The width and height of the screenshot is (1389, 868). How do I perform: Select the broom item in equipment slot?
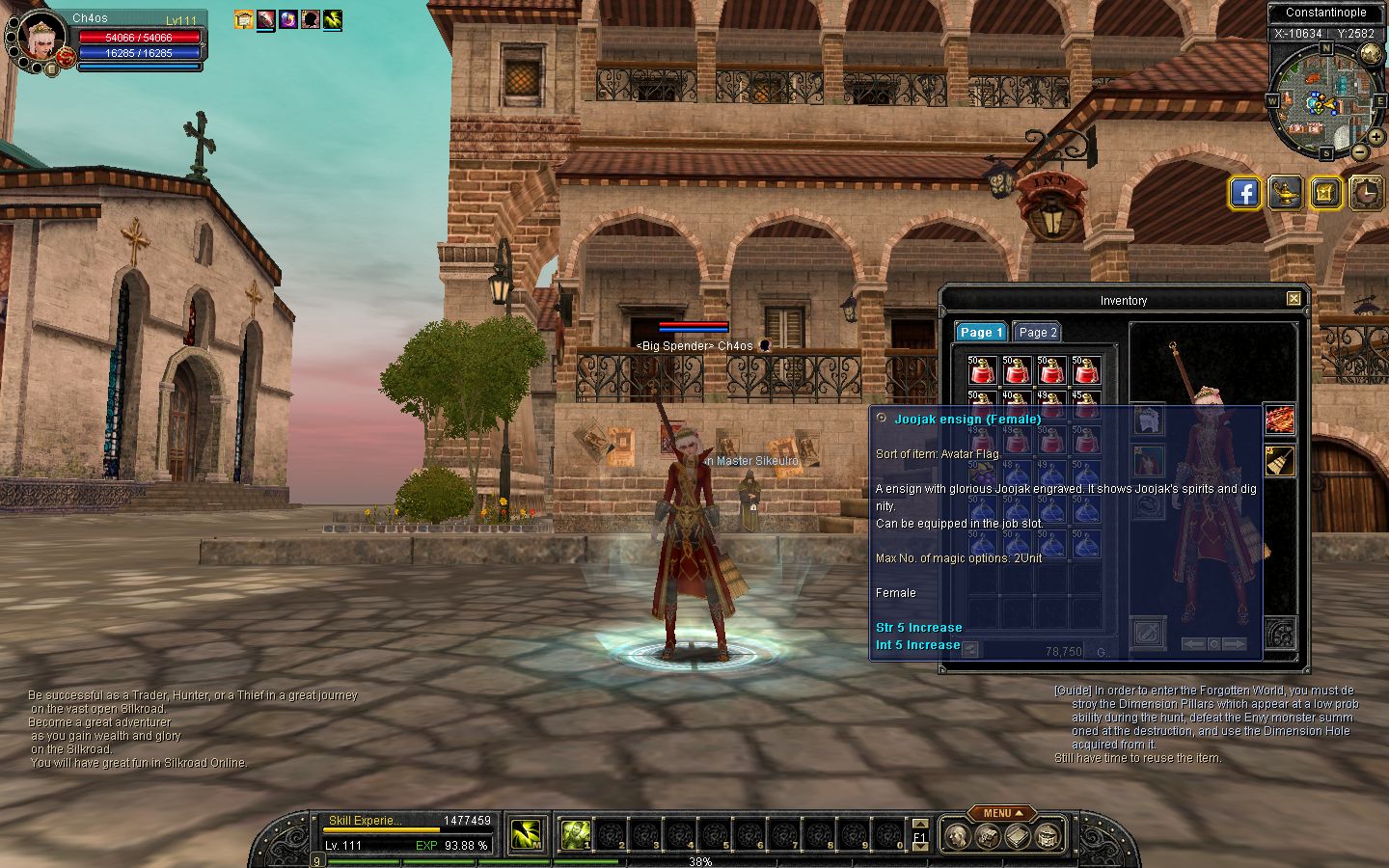point(1279,461)
